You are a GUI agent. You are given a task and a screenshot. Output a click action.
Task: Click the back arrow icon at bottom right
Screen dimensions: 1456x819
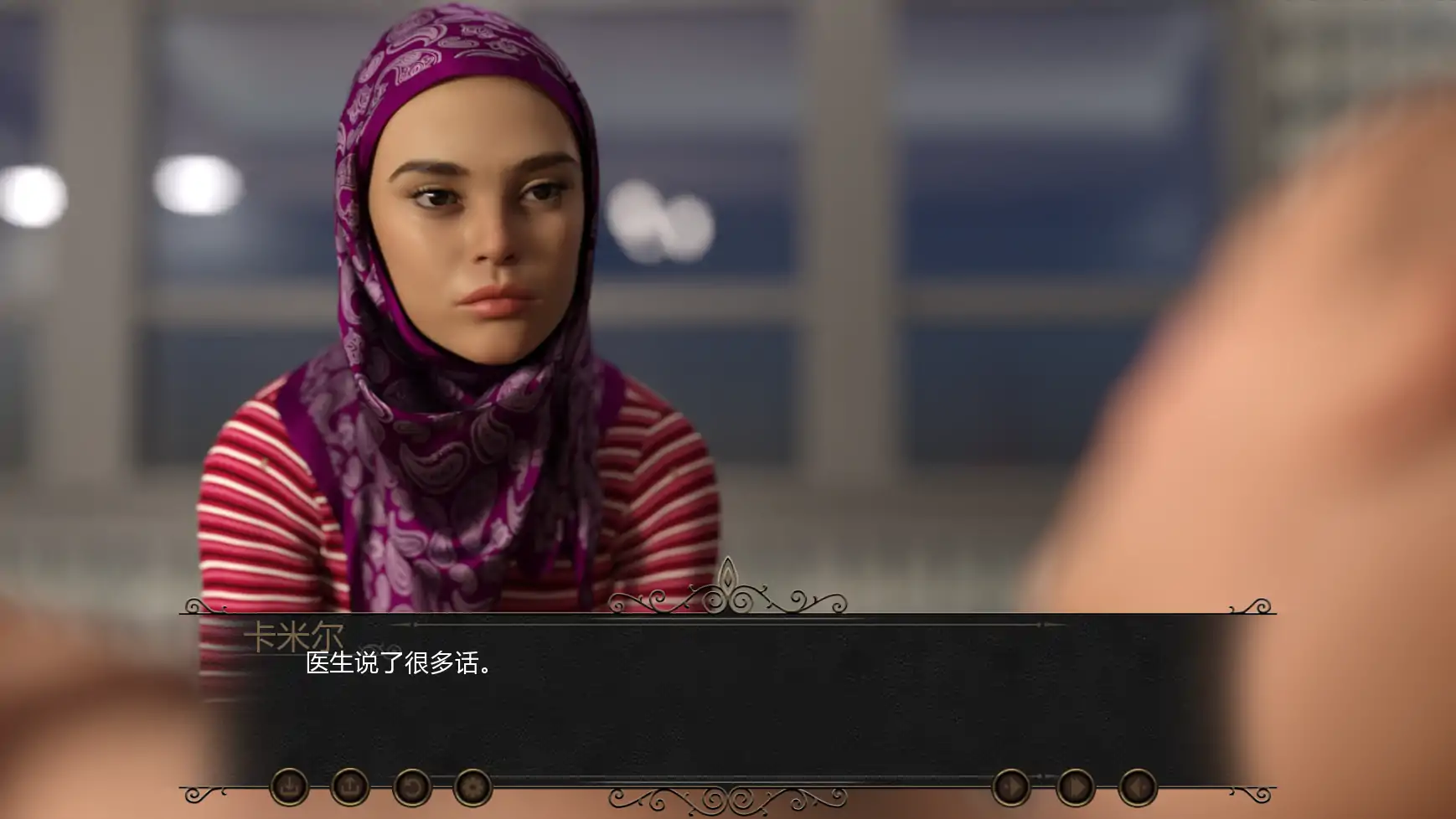tap(1137, 787)
